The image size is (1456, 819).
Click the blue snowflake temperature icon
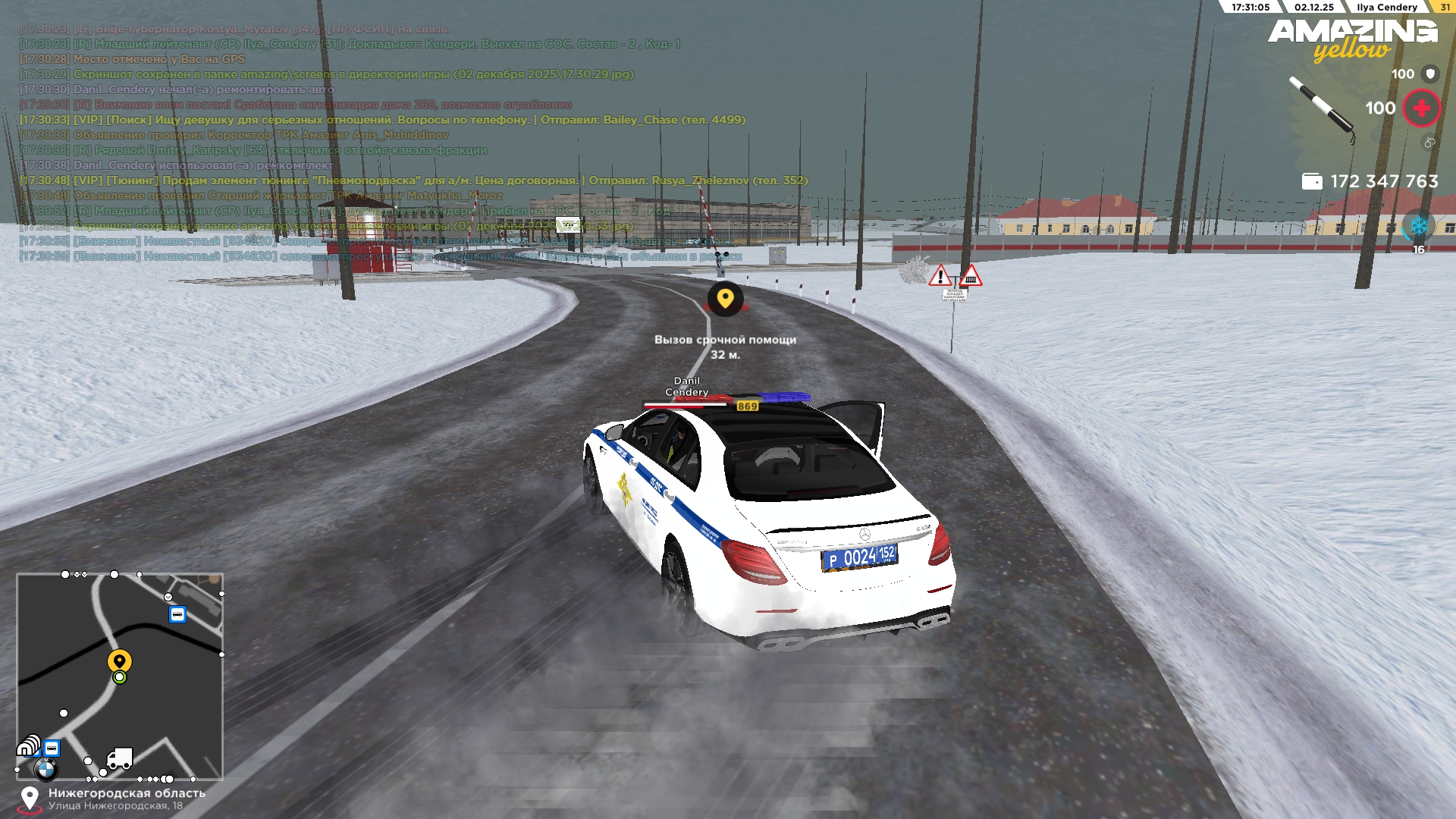tap(1418, 226)
